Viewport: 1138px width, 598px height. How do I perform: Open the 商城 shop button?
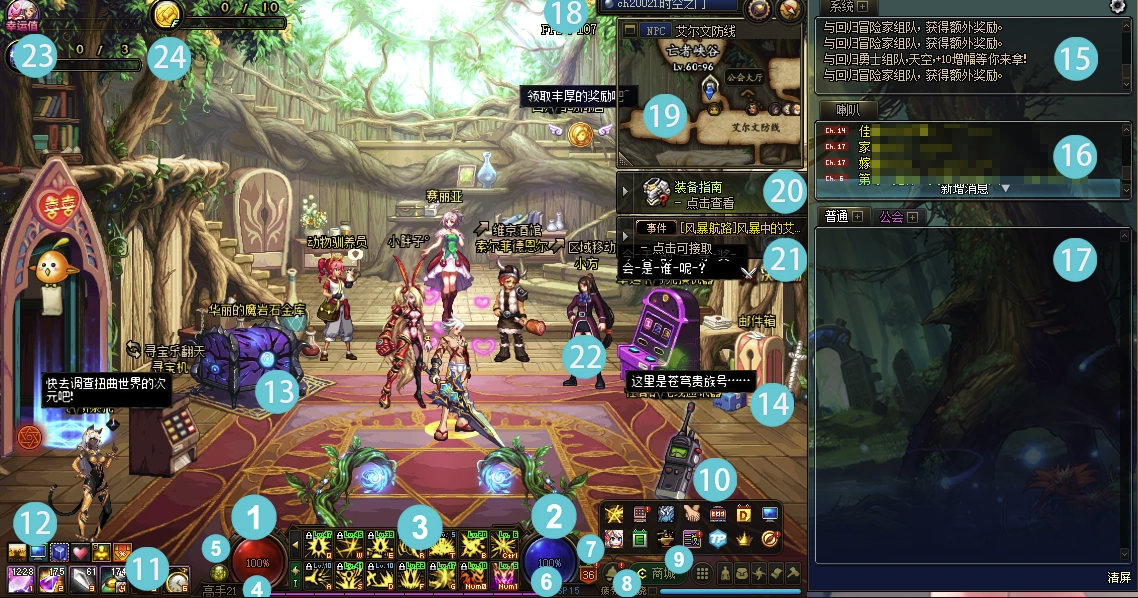coord(663,574)
